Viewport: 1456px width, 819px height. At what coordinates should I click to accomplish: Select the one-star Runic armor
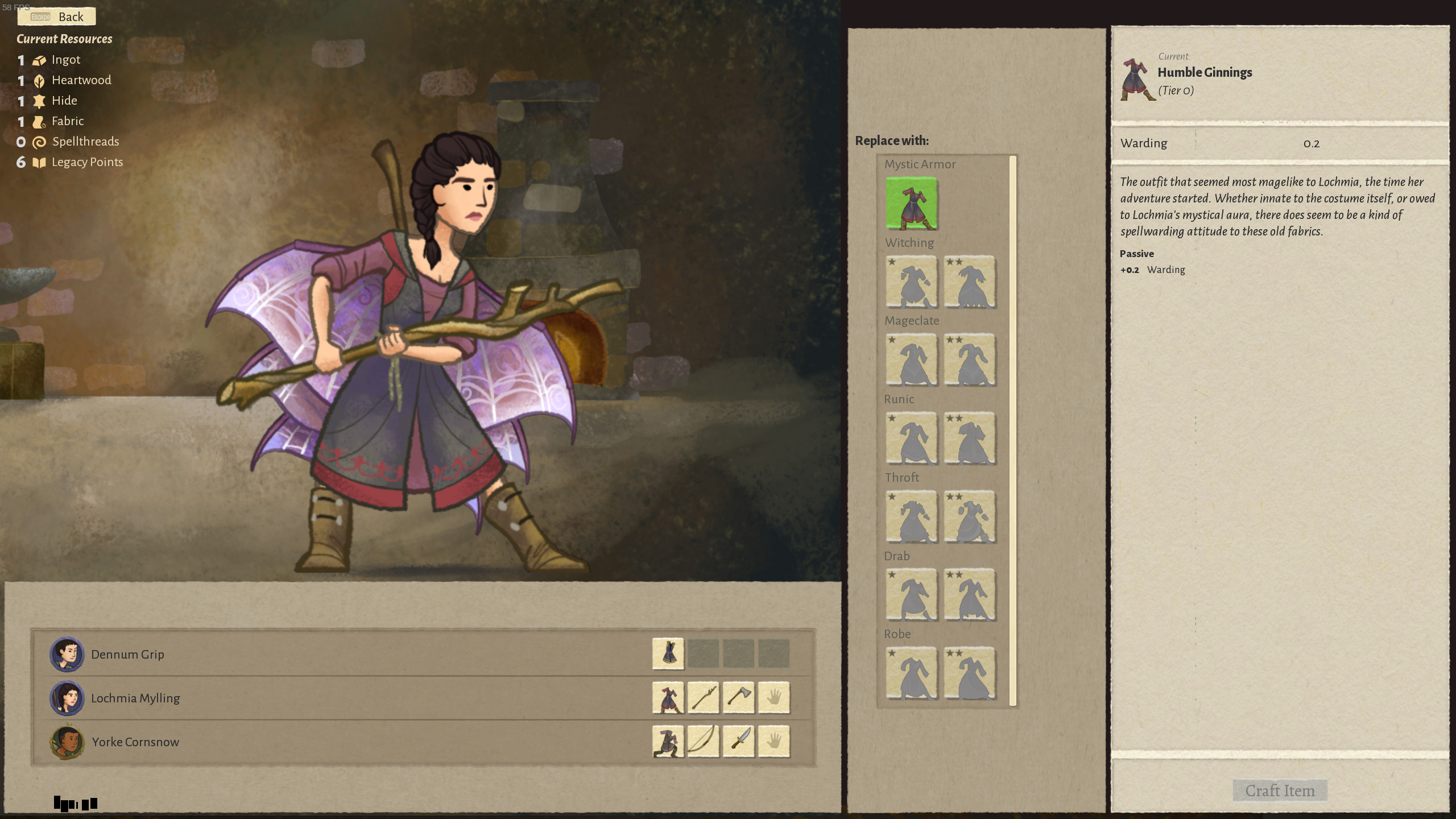tap(911, 439)
